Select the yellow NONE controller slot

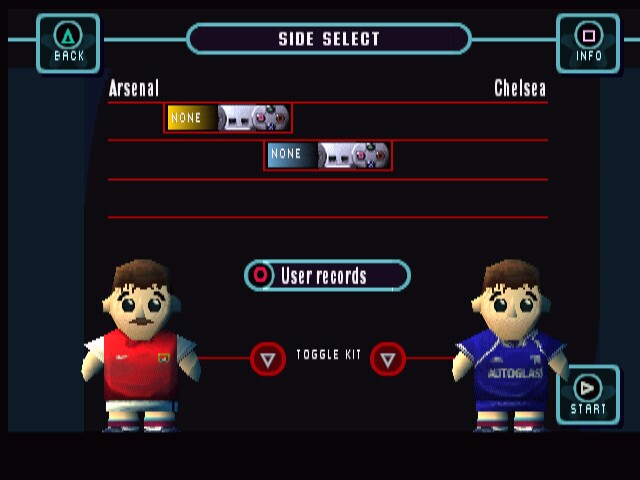(x=228, y=118)
